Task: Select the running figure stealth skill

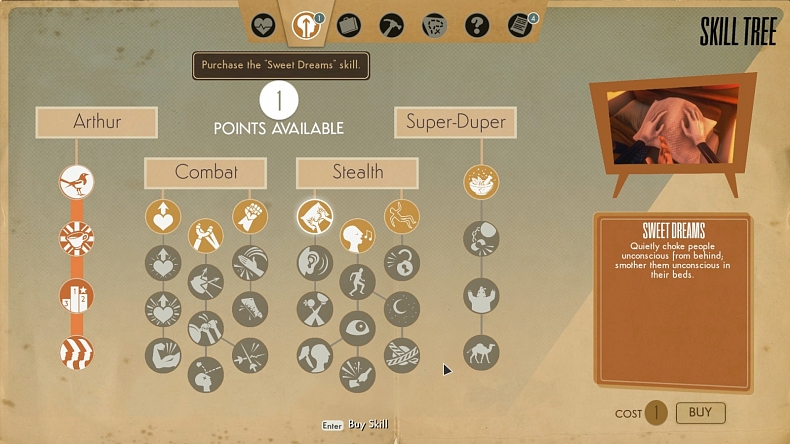Action: 358,282
